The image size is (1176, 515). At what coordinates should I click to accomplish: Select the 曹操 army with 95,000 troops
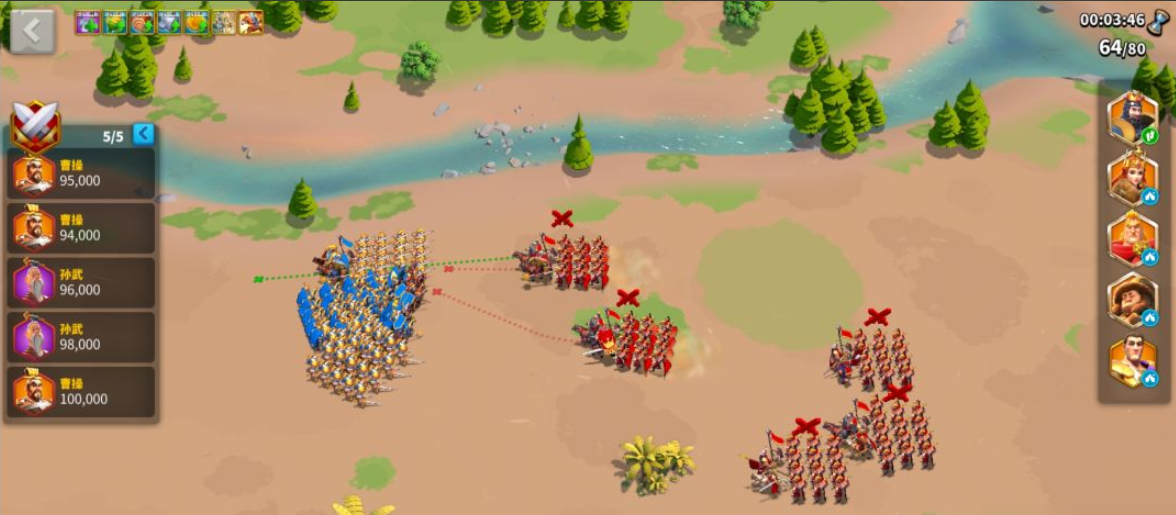click(x=80, y=174)
